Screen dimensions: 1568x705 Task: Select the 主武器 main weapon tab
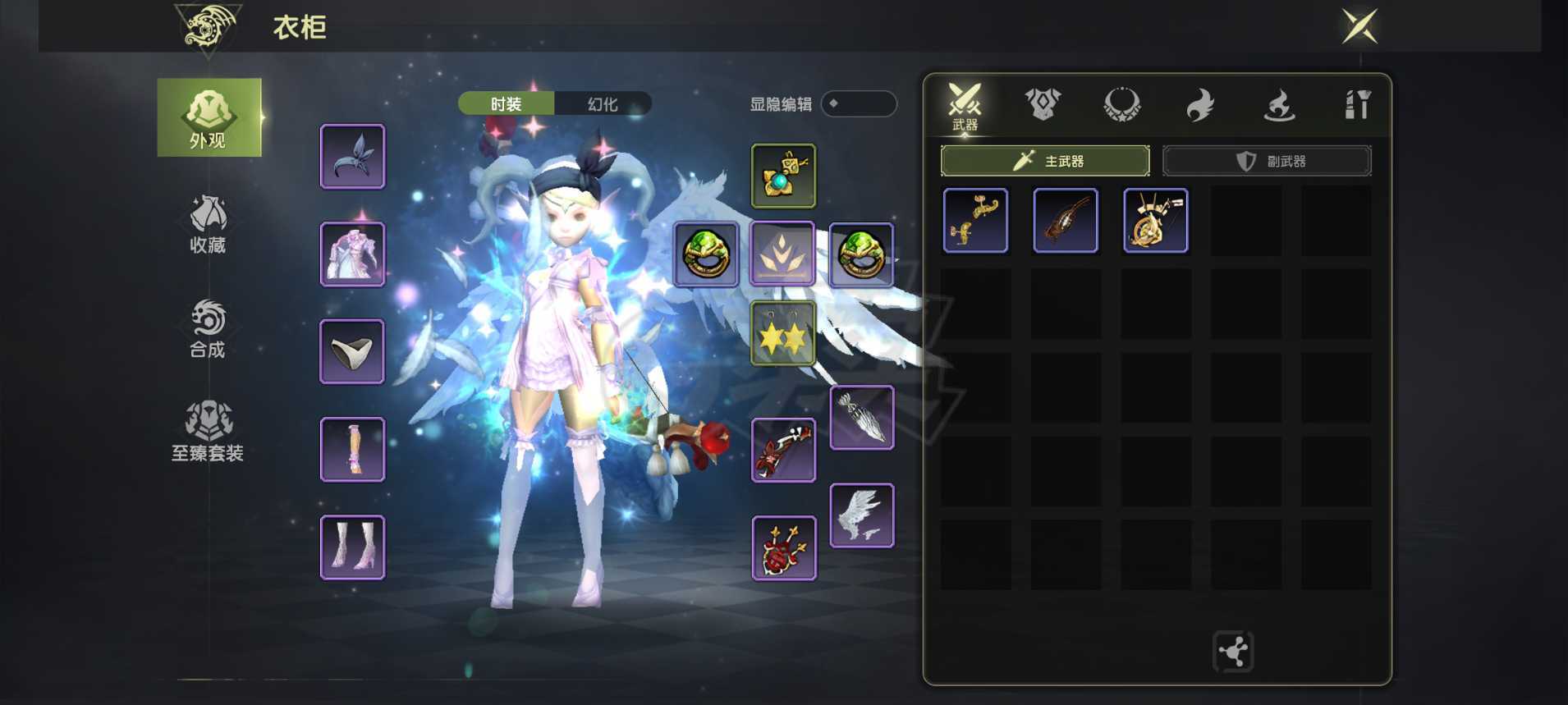click(x=1045, y=161)
